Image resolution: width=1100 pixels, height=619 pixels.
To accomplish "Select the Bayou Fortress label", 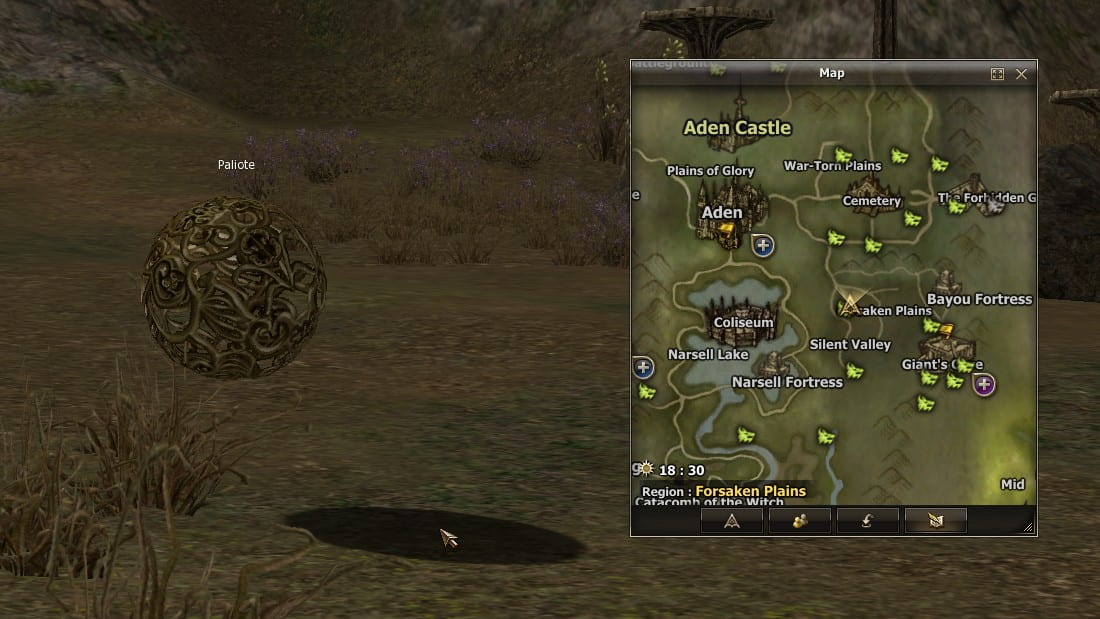I will [x=979, y=299].
